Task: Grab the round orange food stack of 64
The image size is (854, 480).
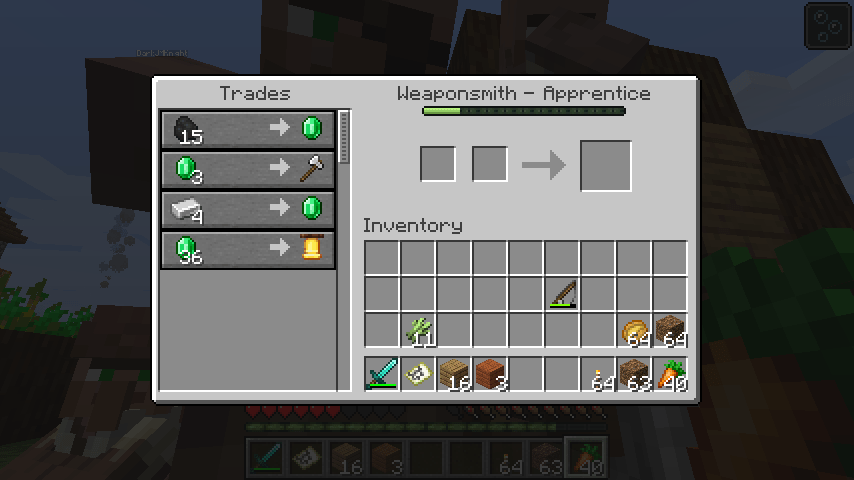Action: (x=634, y=330)
